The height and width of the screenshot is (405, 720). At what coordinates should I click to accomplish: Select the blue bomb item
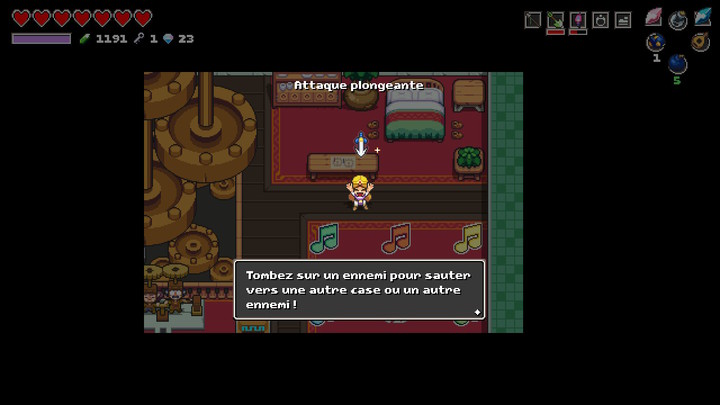677,64
